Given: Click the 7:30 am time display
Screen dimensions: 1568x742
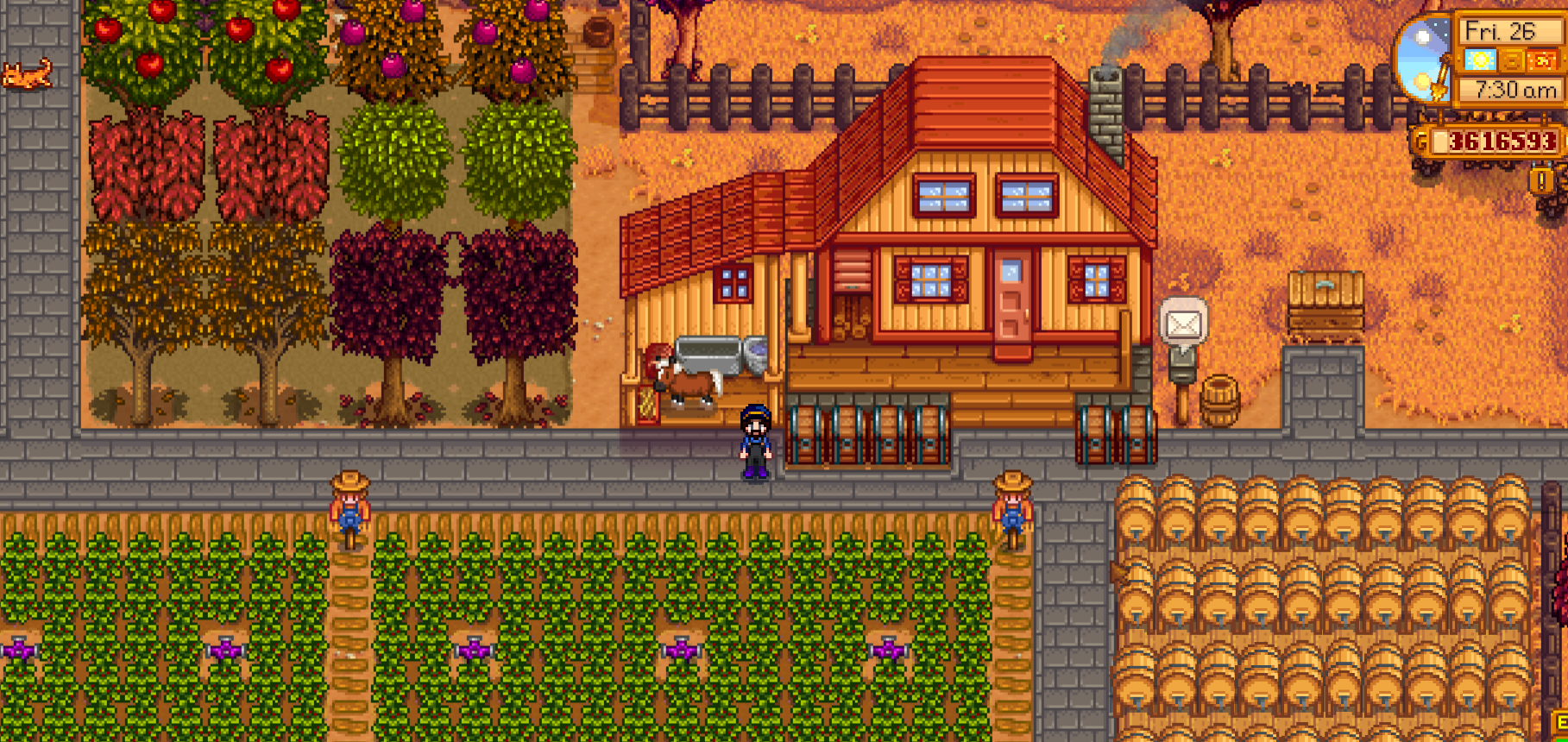Looking at the screenshot, I should point(1515,90).
